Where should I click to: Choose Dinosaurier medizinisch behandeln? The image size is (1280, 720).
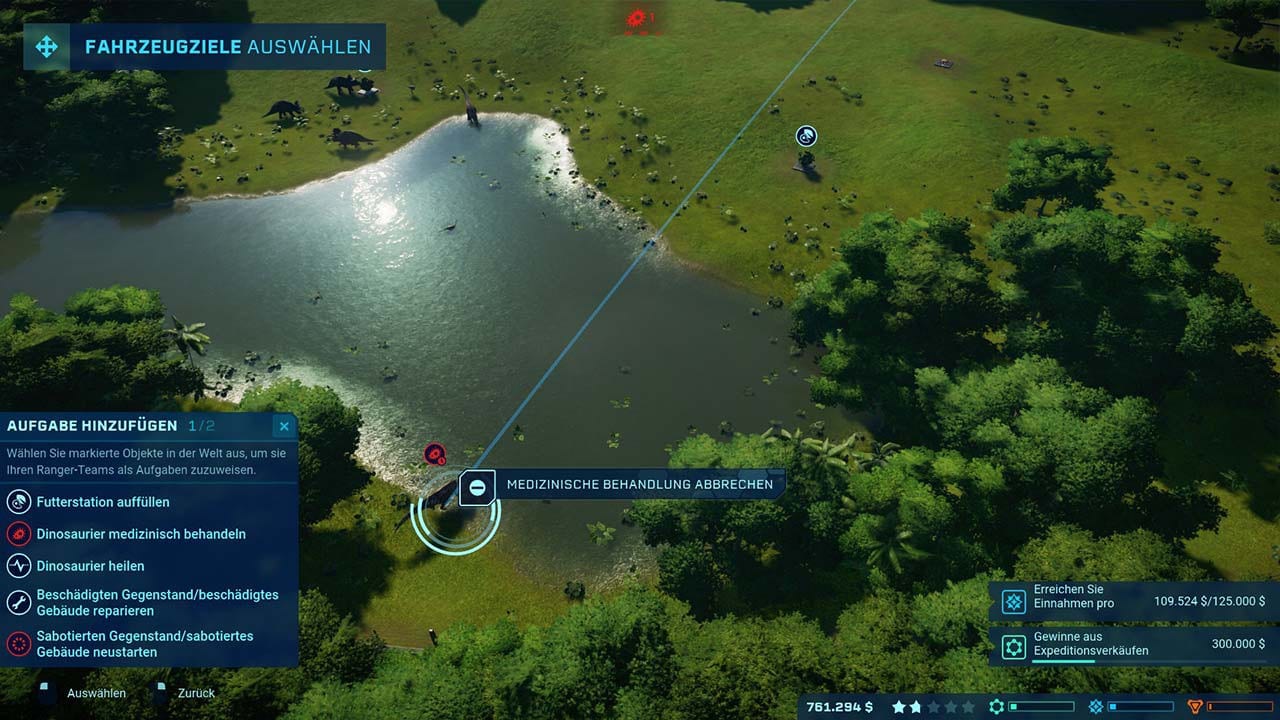[140, 534]
